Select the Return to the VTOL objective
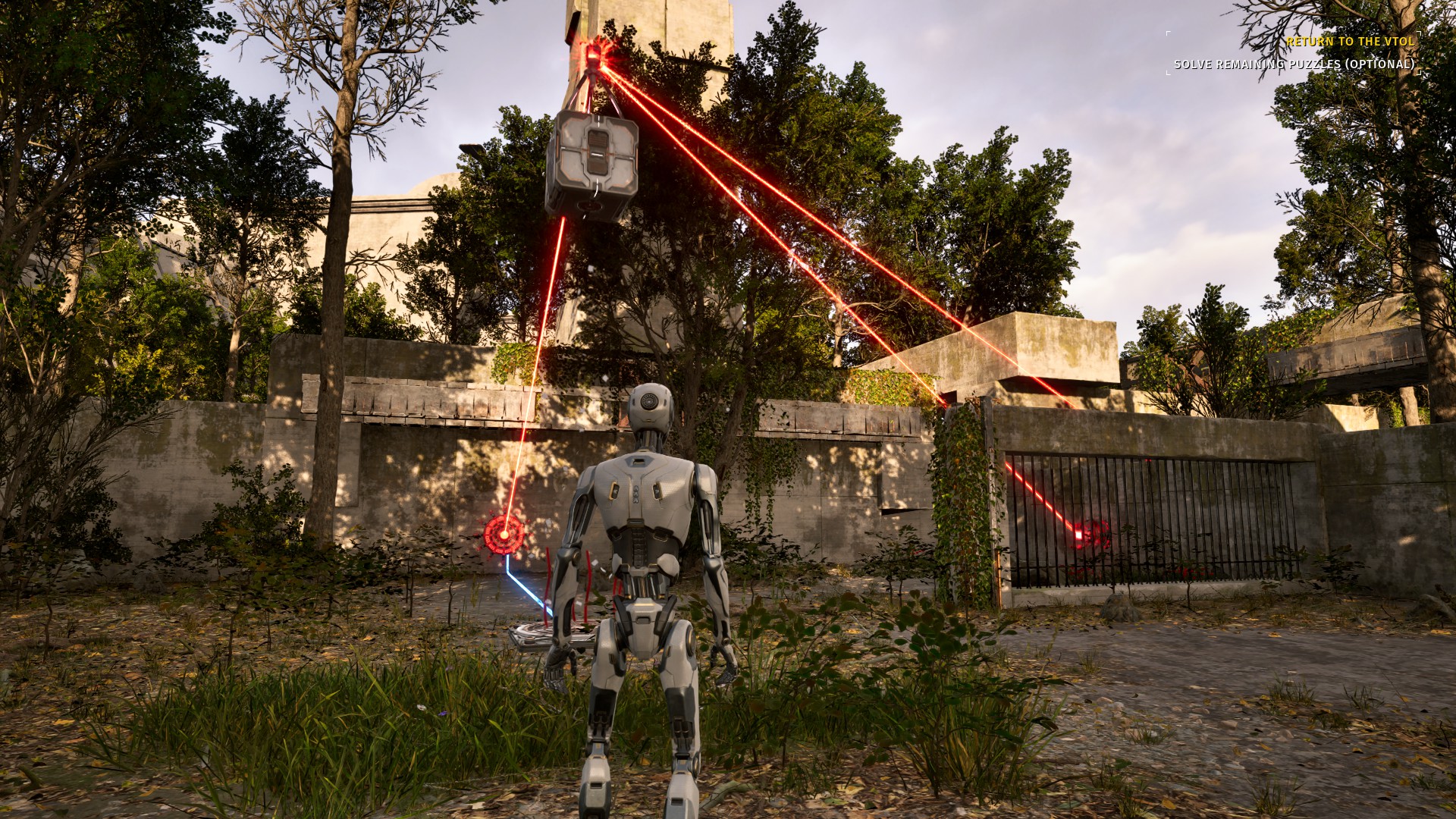 tap(1350, 42)
